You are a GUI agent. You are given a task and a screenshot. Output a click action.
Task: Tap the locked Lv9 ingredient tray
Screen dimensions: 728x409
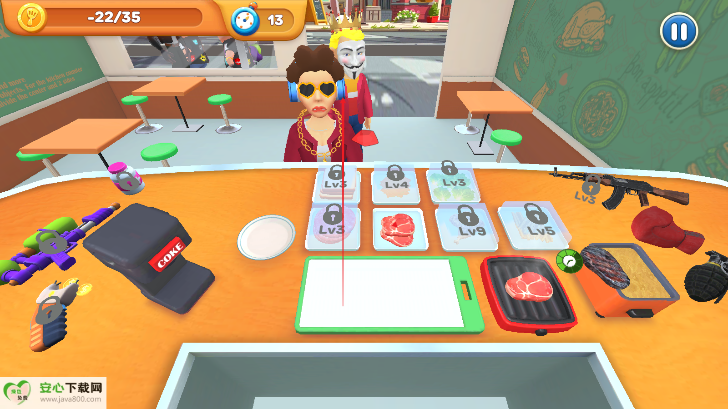pos(466,226)
